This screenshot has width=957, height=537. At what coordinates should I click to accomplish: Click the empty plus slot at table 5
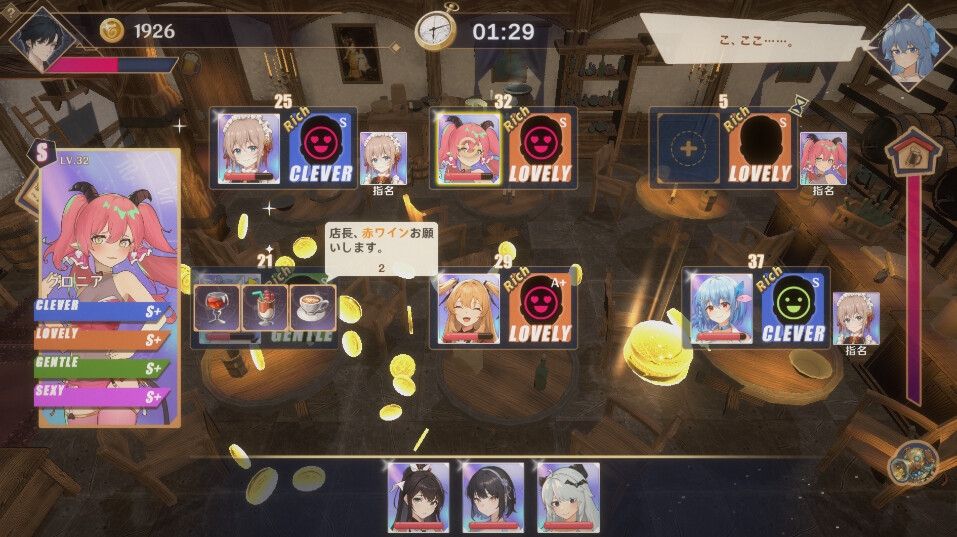(690, 148)
